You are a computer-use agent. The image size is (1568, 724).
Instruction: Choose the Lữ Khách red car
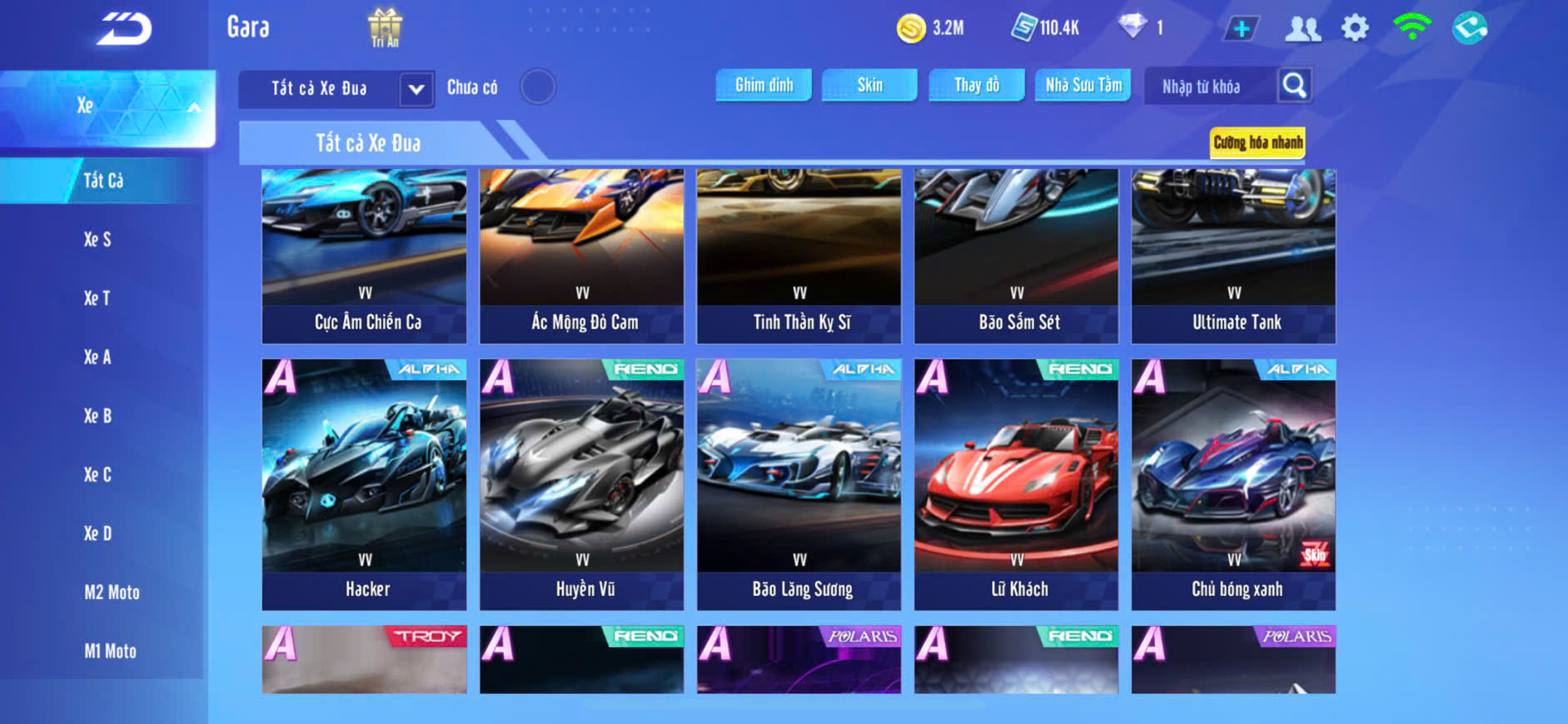1016,484
